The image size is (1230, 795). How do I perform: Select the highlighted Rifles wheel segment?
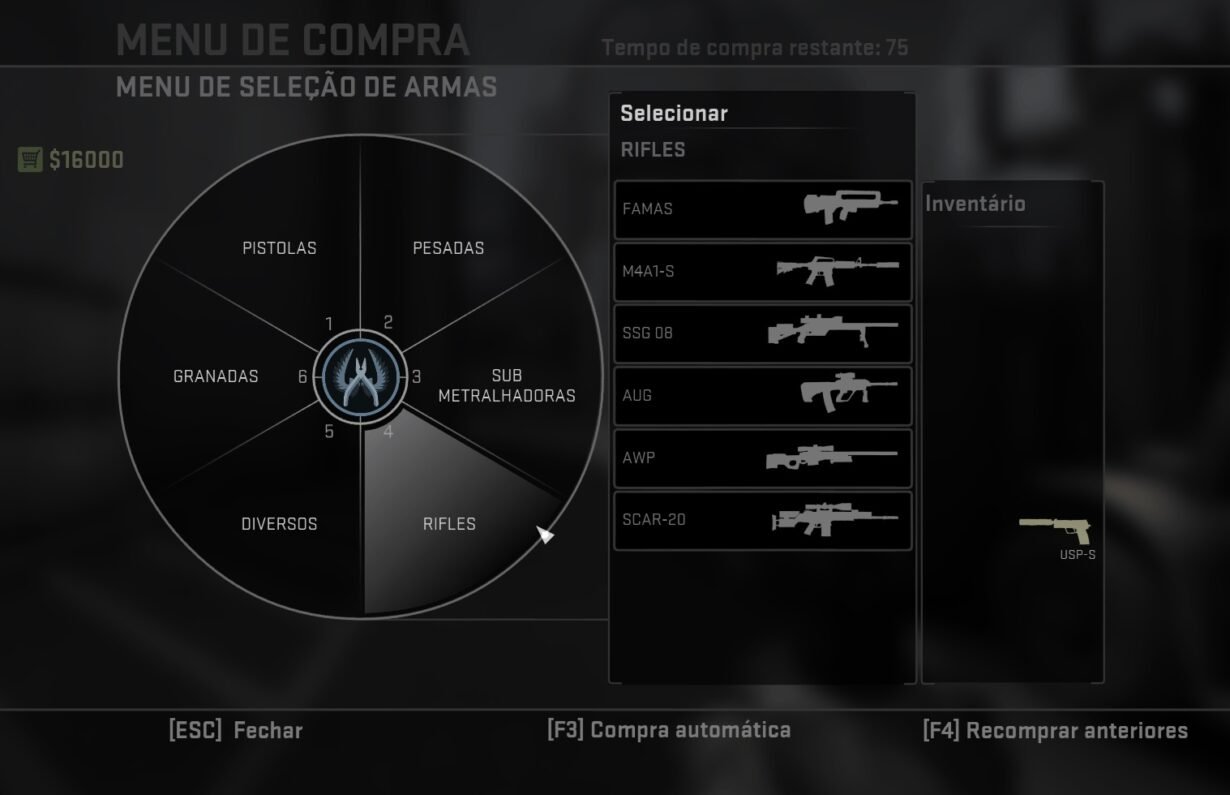[x=449, y=524]
